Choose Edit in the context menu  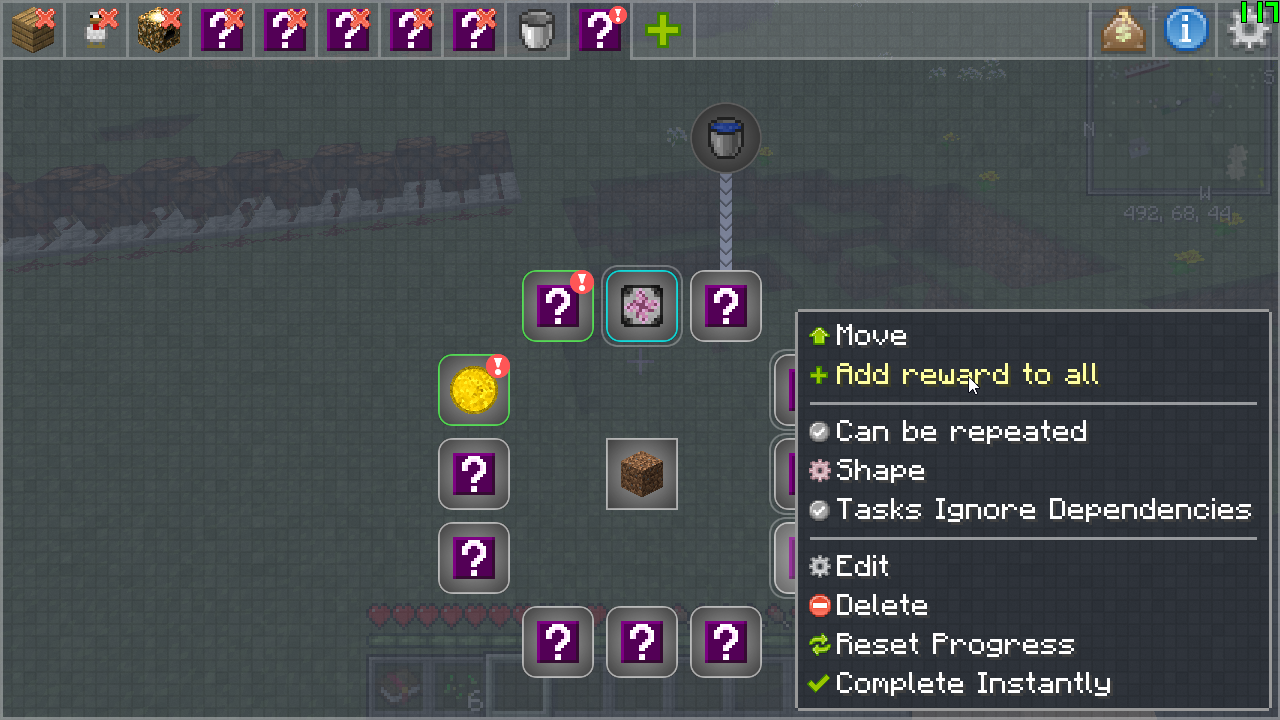pyautogui.click(x=861, y=567)
